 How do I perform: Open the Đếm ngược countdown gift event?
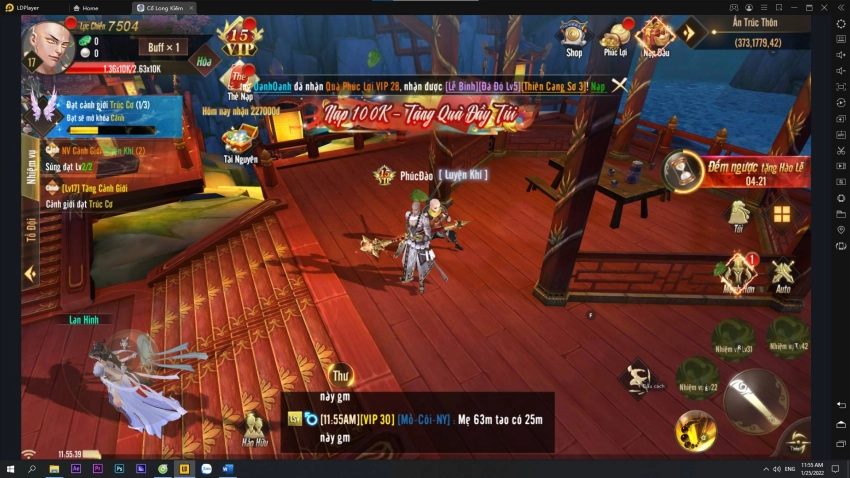(685, 169)
